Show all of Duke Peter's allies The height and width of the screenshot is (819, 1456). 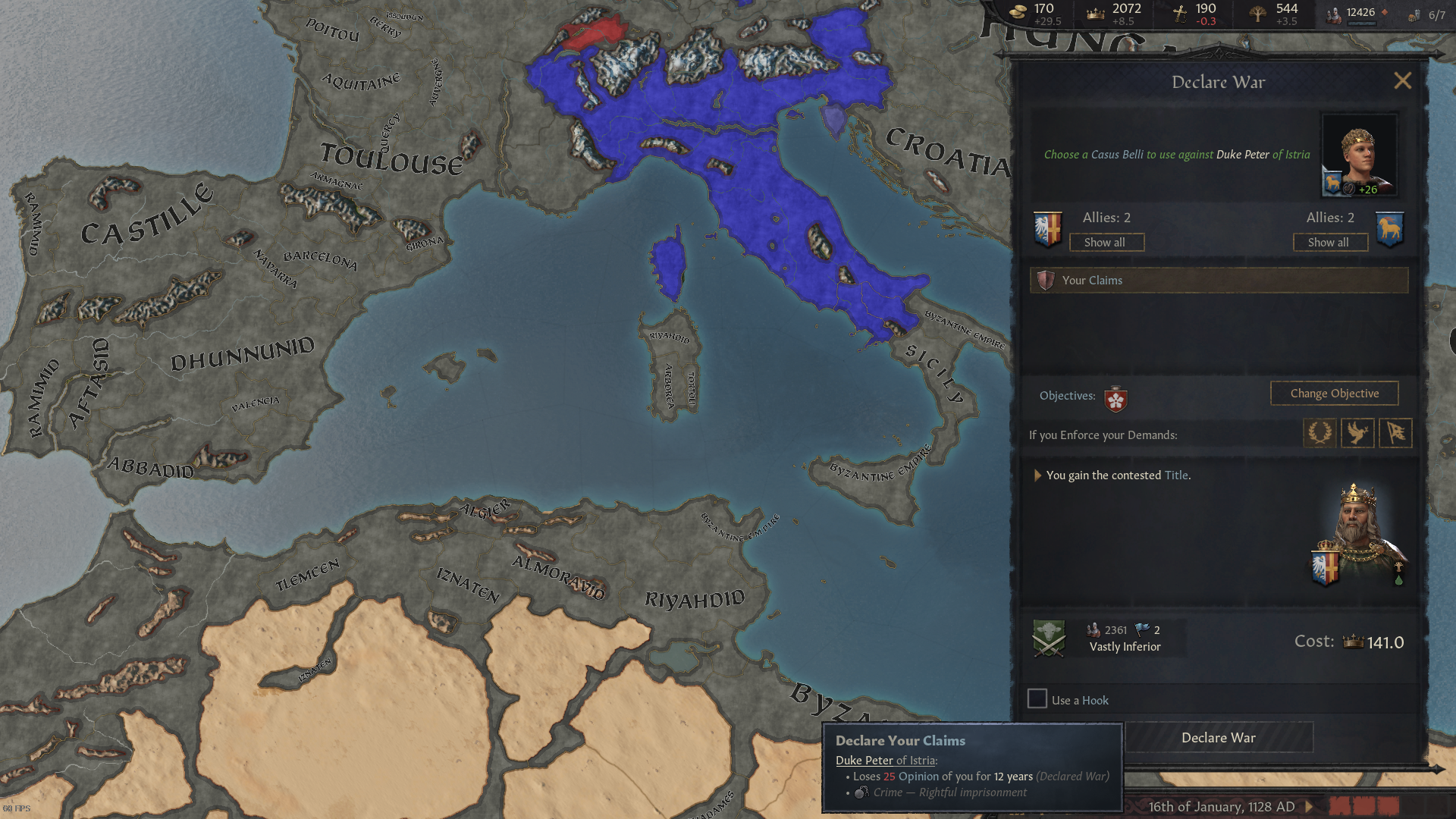pyautogui.click(x=1330, y=242)
